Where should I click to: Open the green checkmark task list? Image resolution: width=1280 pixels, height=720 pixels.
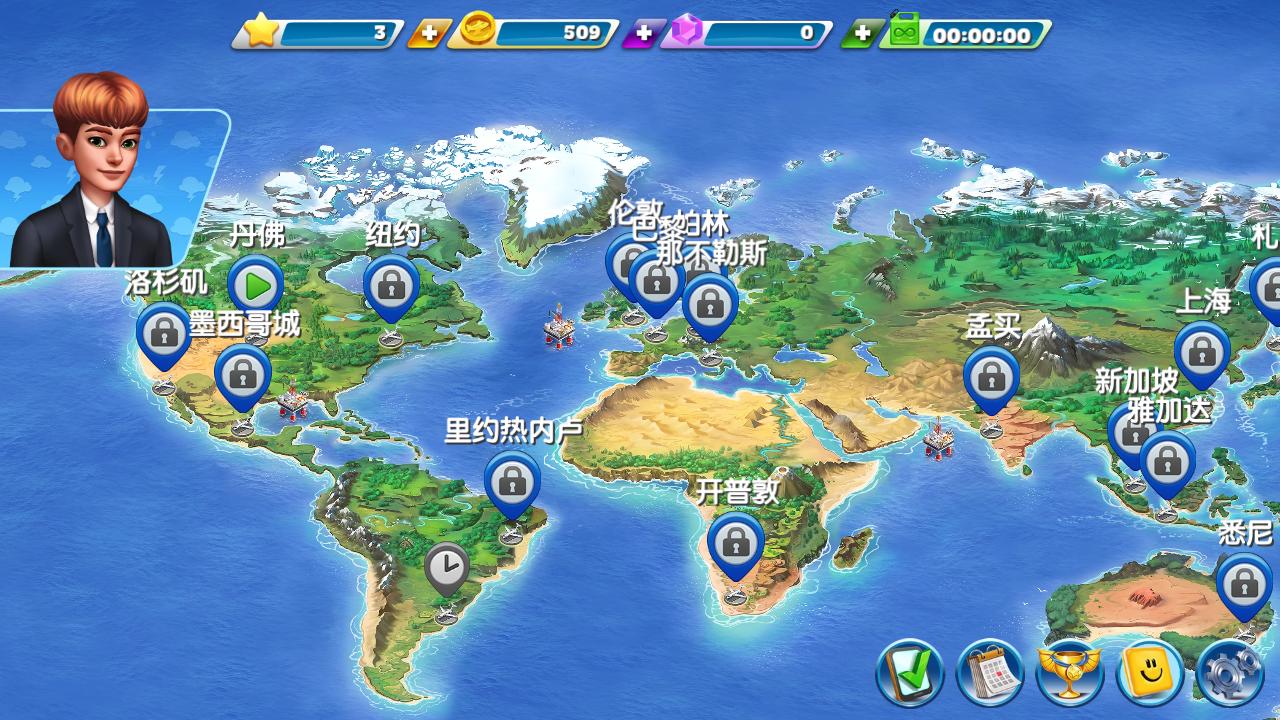pos(910,673)
